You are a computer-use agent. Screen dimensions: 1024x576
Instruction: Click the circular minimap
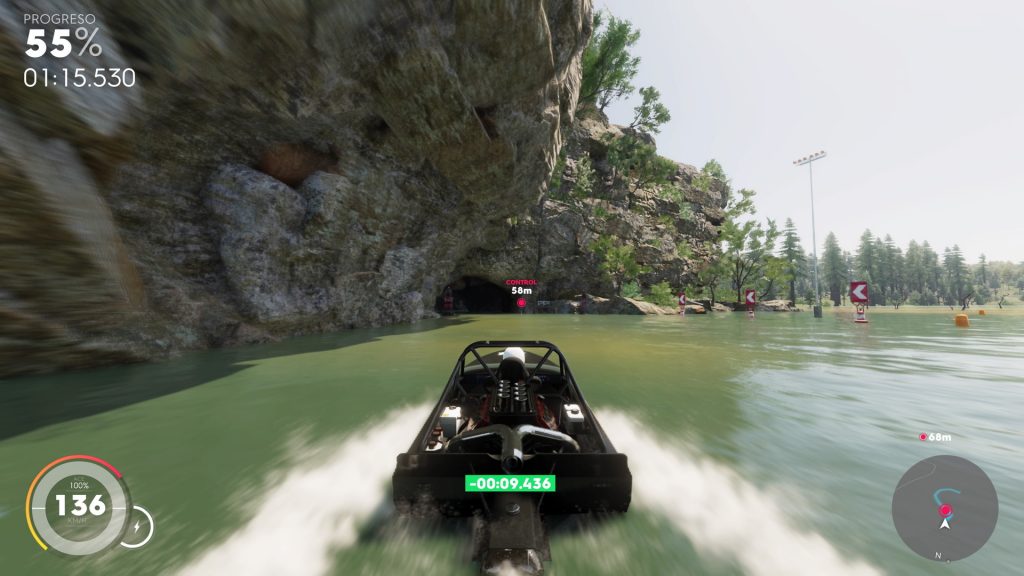coord(945,507)
